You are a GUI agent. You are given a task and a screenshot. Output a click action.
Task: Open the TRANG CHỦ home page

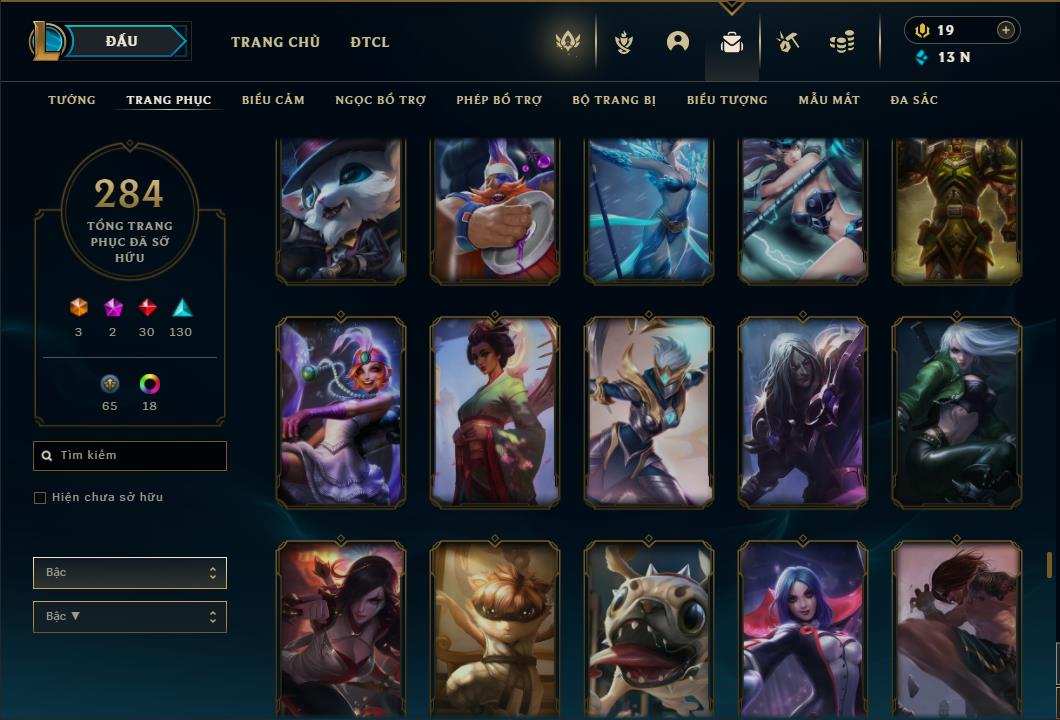click(275, 42)
